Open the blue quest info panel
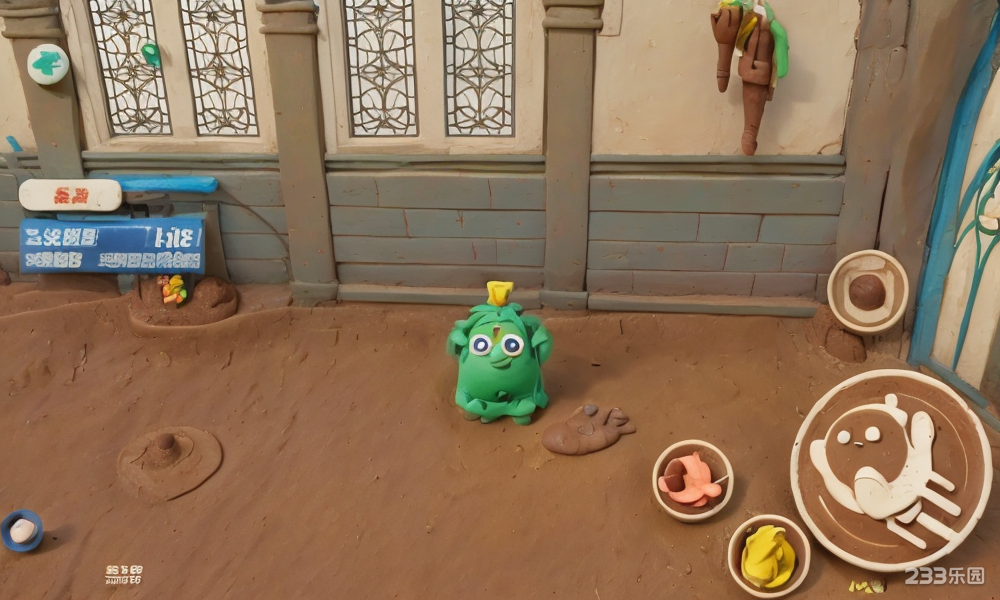 click(111, 246)
